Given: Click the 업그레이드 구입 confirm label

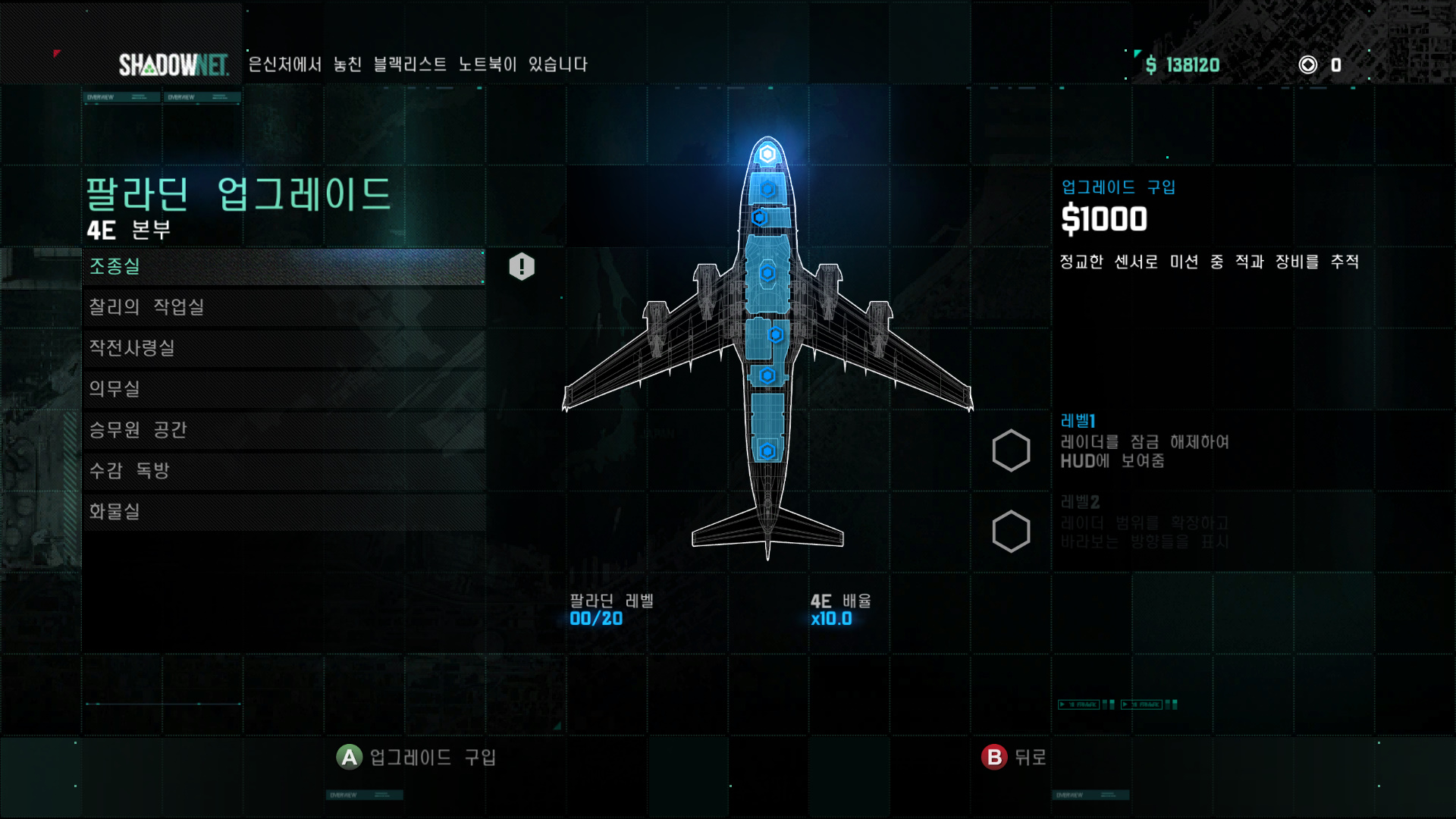Looking at the screenshot, I should [x=431, y=757].
